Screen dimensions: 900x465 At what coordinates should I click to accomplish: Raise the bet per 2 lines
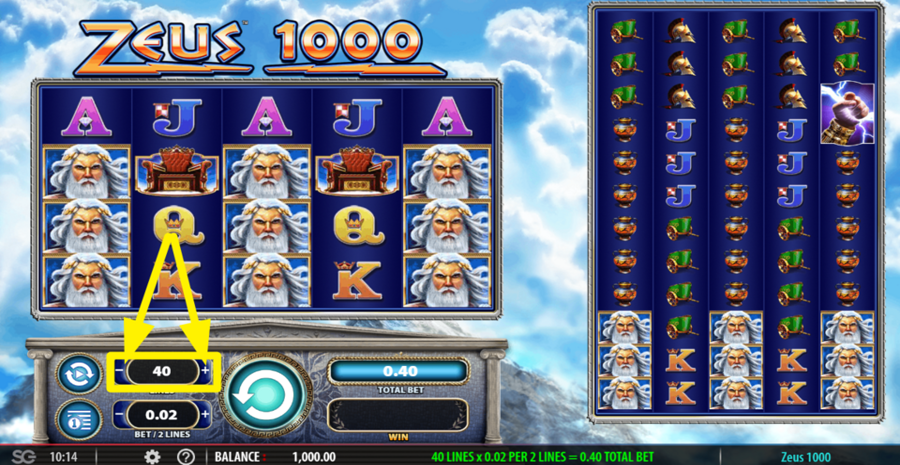pyautogui.click(x=205, y=414)
